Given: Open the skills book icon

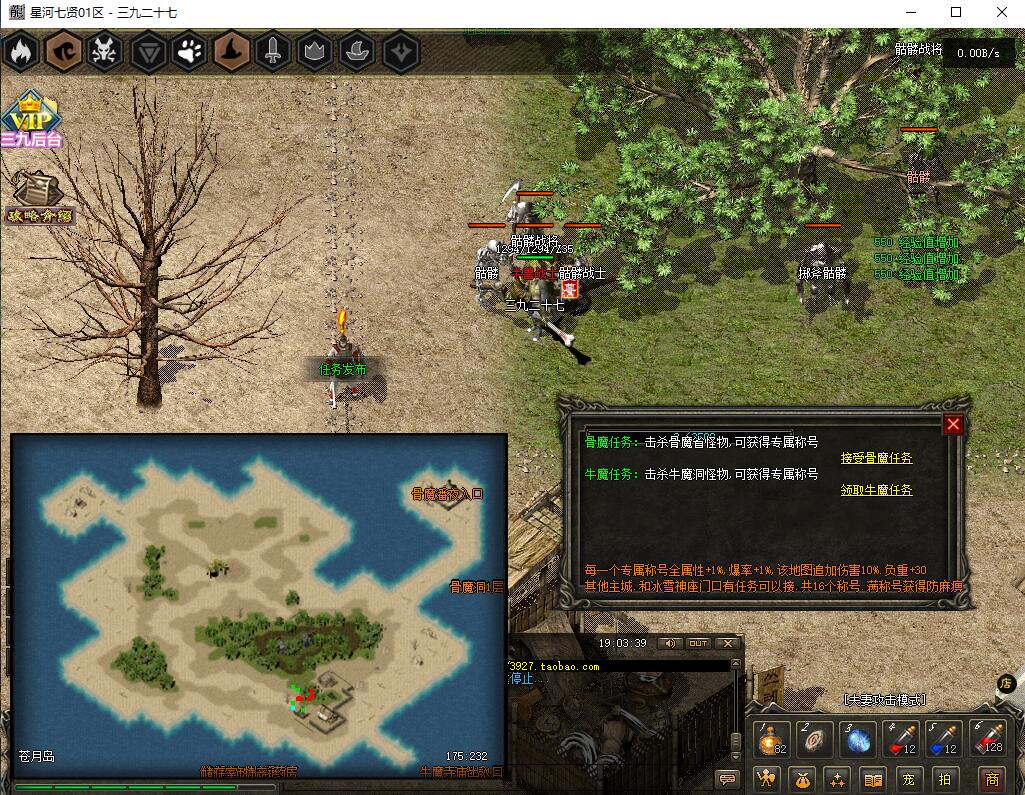Looking at the screenshot, I should 873,779.
